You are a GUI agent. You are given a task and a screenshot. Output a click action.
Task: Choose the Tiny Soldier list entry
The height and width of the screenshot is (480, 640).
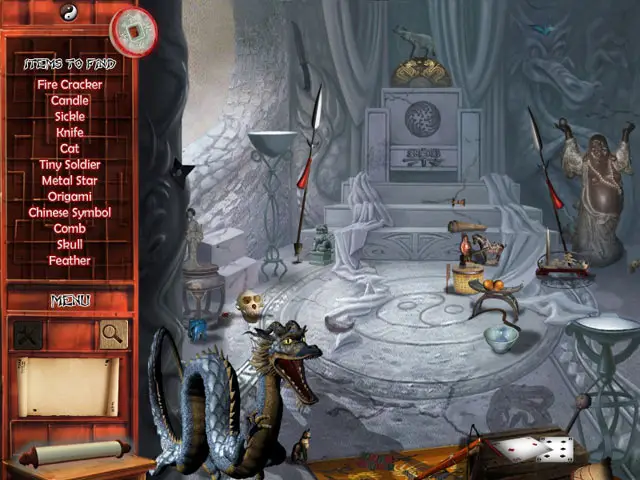[x=70, y=164]
